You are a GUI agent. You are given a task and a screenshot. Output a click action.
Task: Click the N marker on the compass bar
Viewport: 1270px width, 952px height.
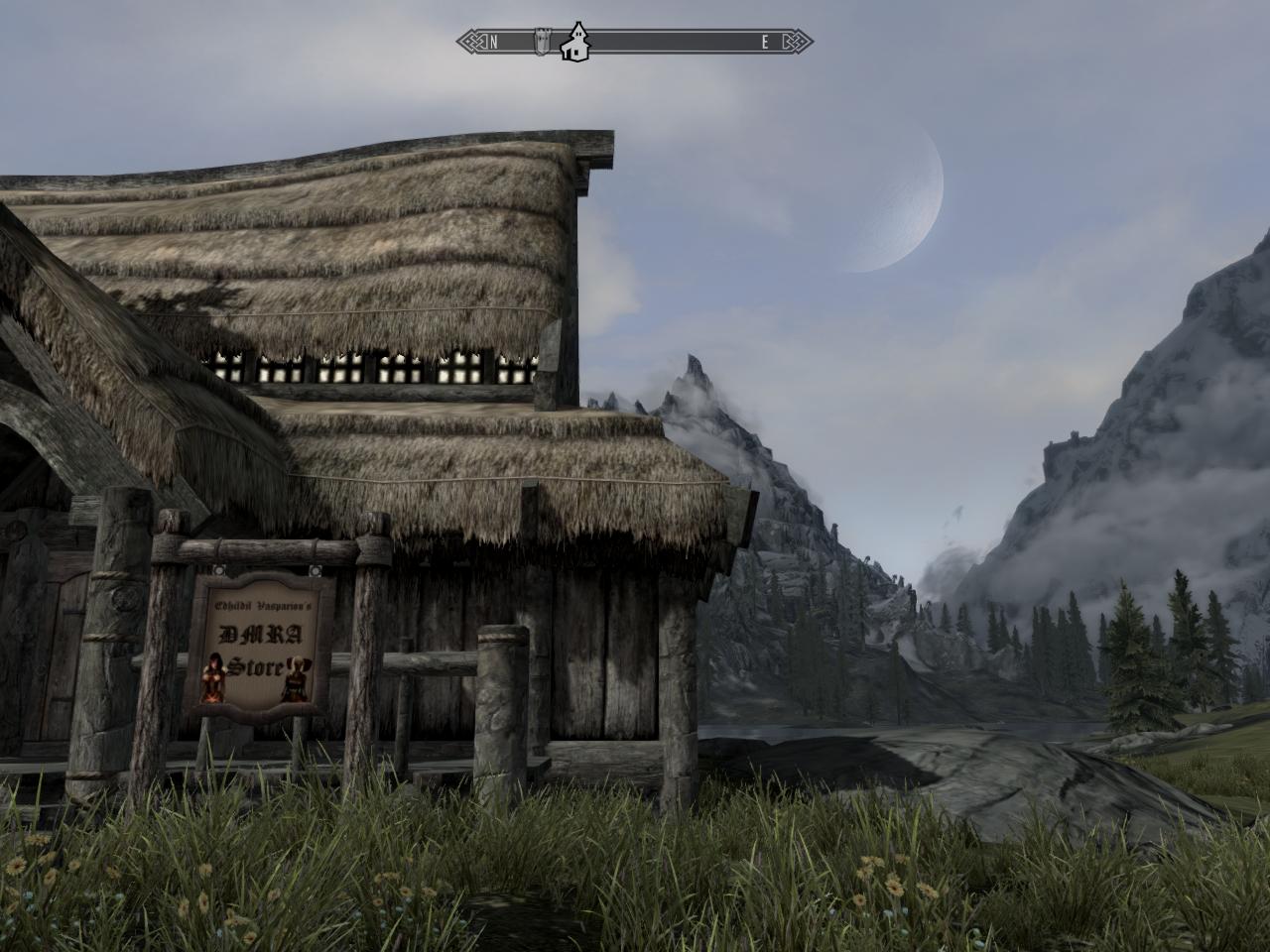[x=493, y=41]
